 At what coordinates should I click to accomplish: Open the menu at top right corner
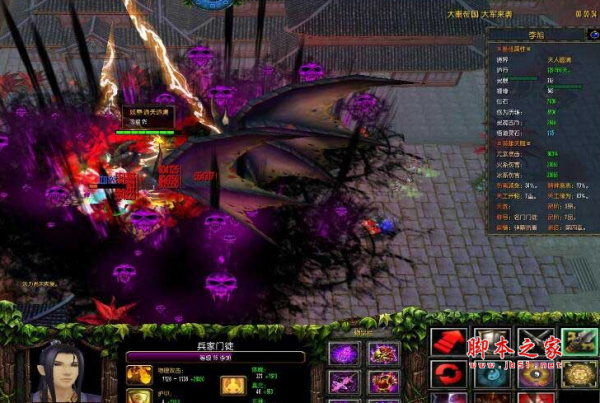point(585,12)
